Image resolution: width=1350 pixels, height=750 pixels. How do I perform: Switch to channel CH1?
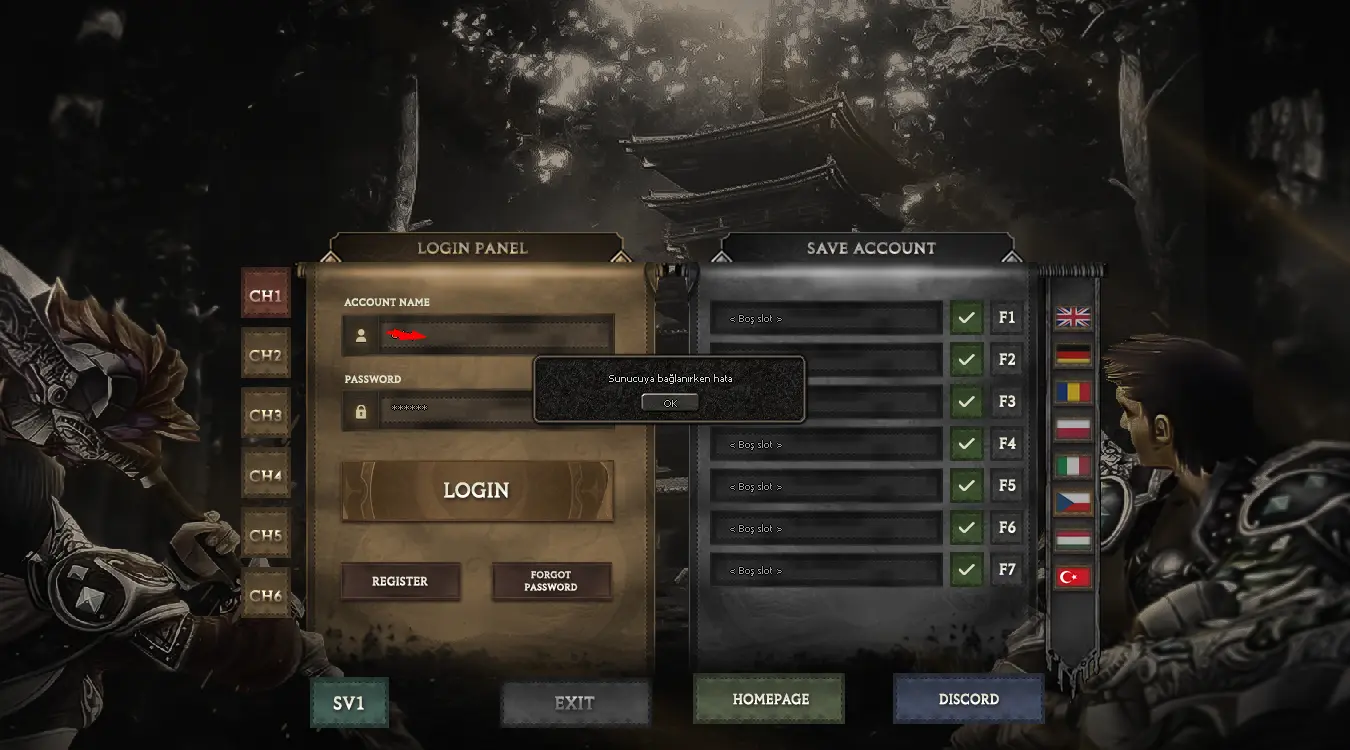point(266,296)
